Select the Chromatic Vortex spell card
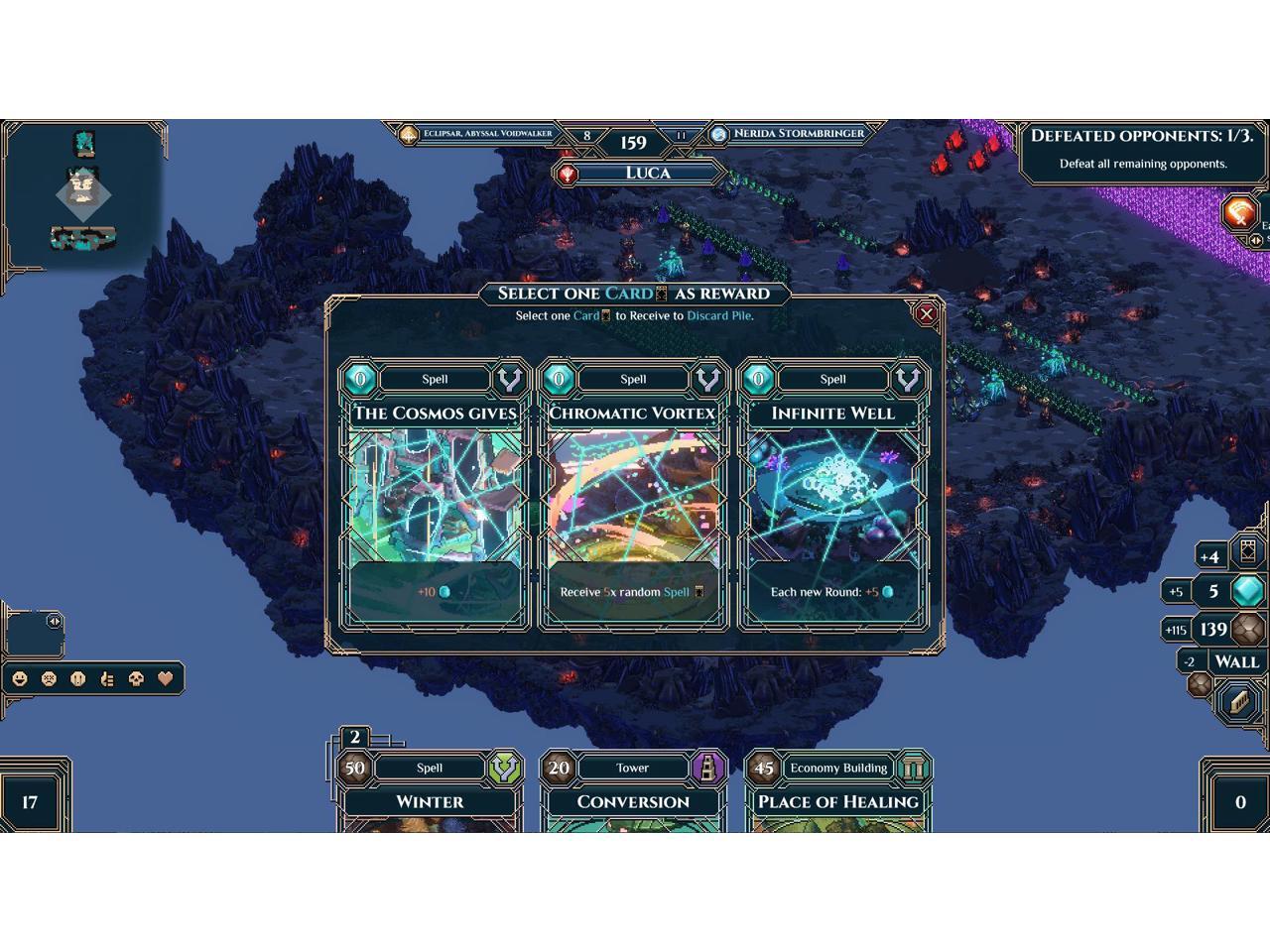The height and width of the screenshot is (952, 1270). pyautogui.click(x=633, y=494)
